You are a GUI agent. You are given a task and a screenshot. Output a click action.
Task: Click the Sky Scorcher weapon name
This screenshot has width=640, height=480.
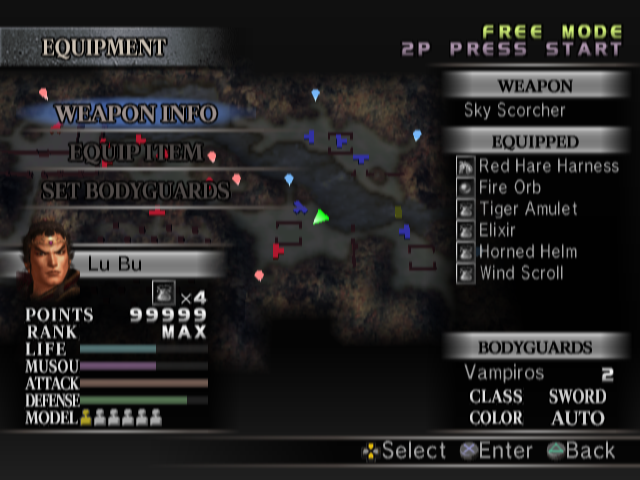pos(514,110)
